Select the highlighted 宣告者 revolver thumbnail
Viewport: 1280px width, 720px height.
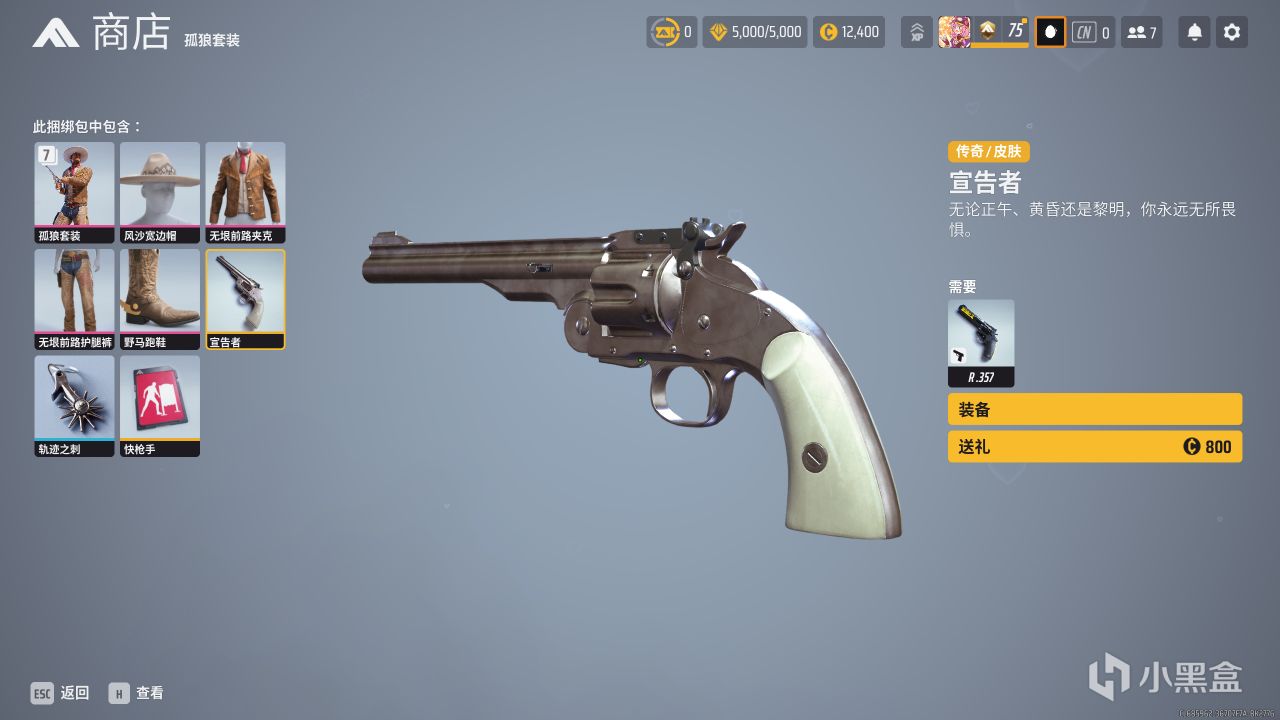[x=245, y=297]
